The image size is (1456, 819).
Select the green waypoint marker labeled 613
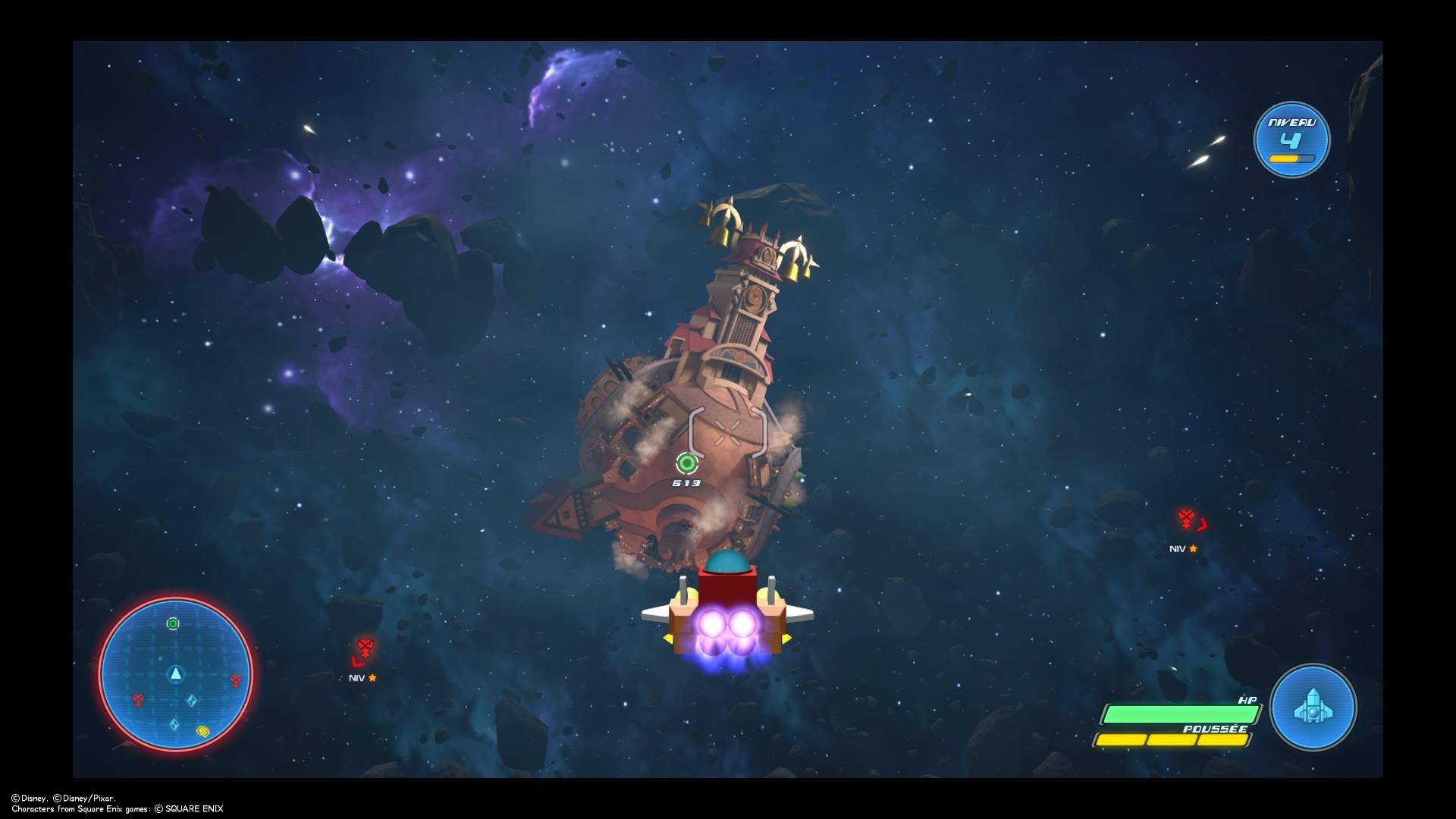point(687,463)
